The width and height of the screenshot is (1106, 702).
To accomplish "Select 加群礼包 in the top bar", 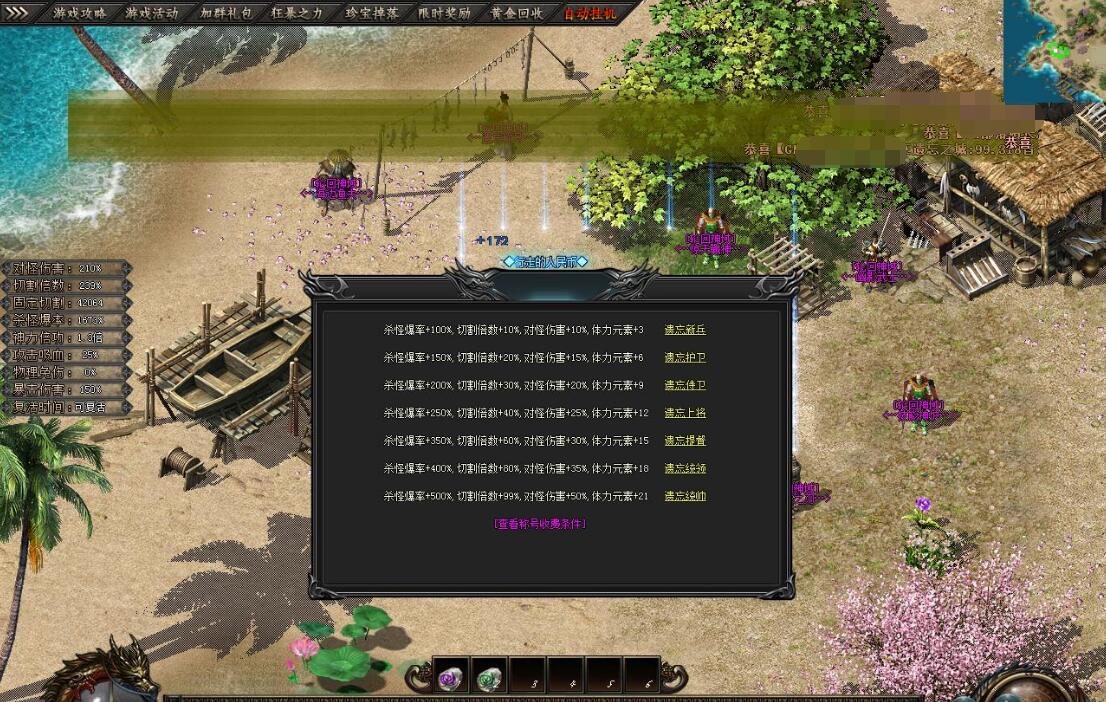I will pyautogui.click(x=226, y=13).
